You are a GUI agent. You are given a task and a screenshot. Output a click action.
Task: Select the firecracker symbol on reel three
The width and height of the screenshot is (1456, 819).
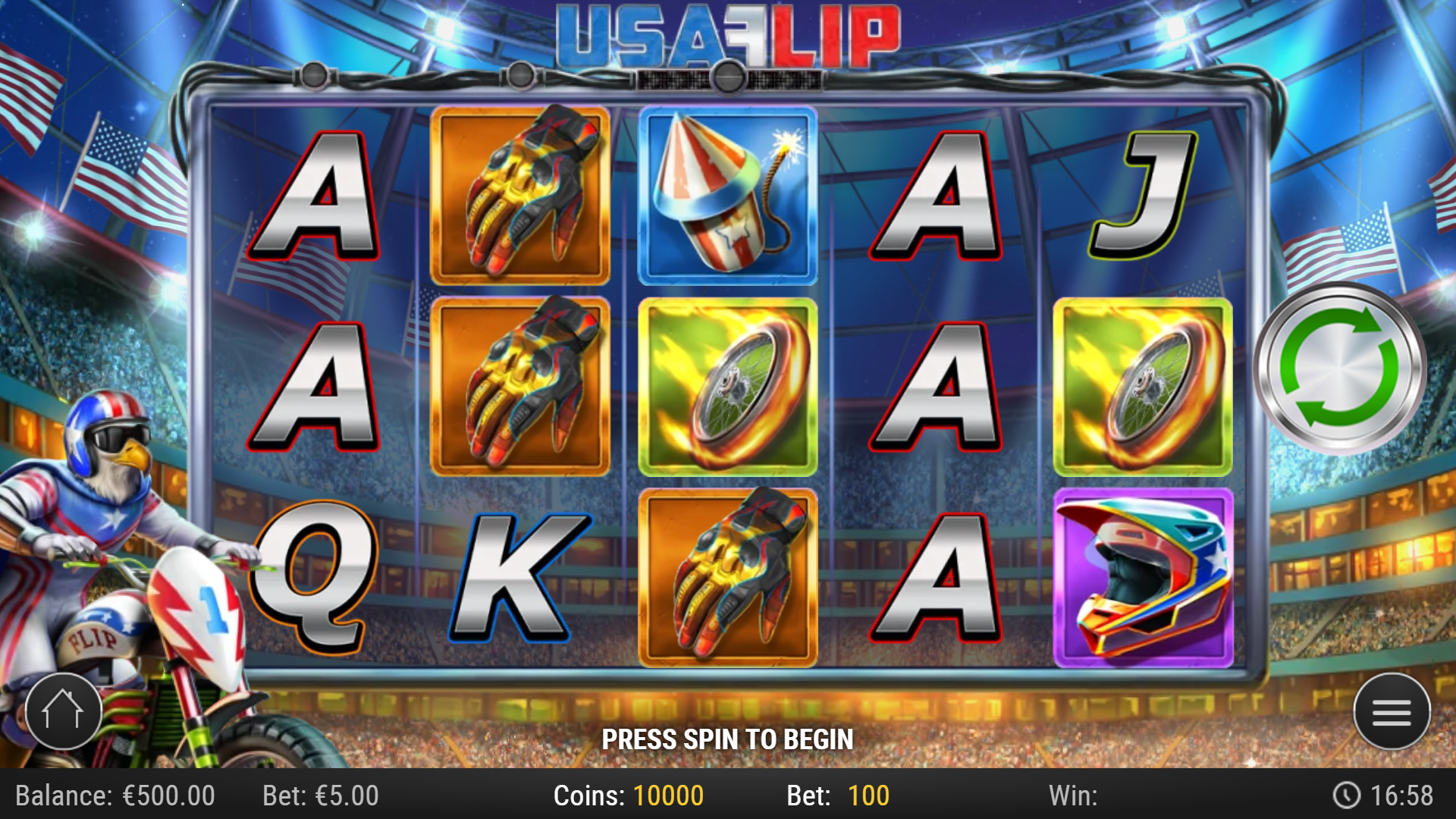pyautogui.click(x=726, y=193)
